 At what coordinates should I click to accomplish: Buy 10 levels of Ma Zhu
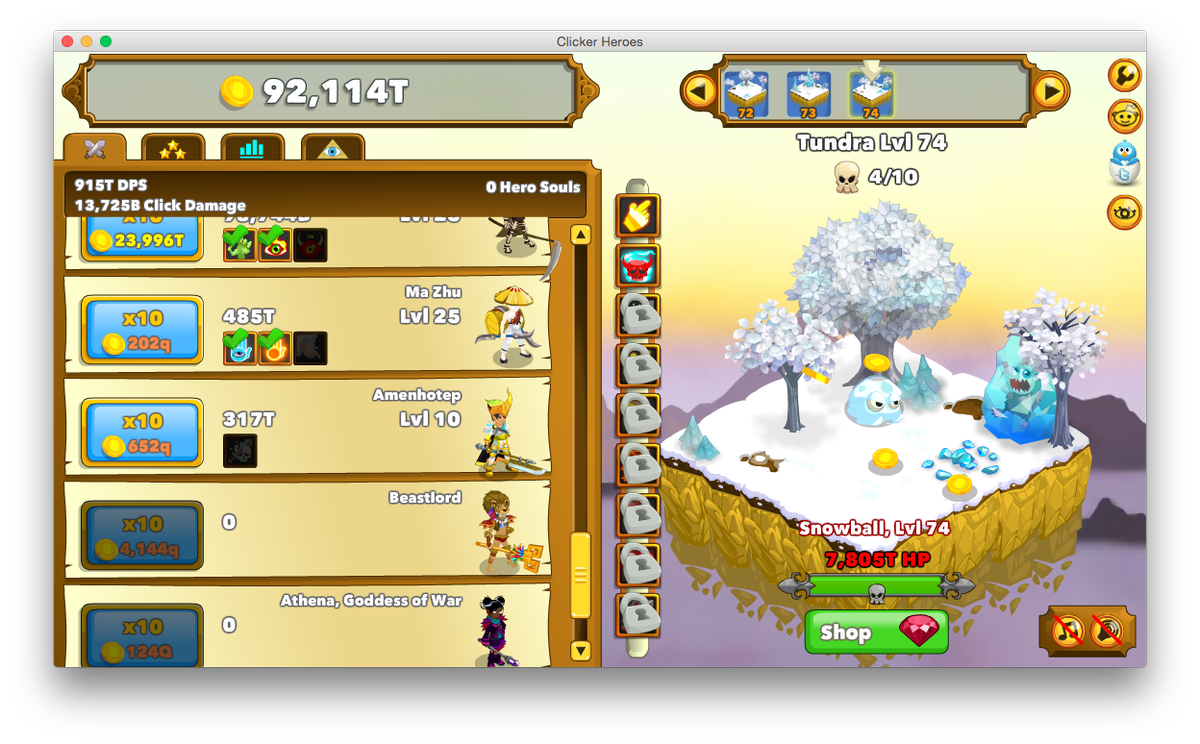[x=142, y=330]
